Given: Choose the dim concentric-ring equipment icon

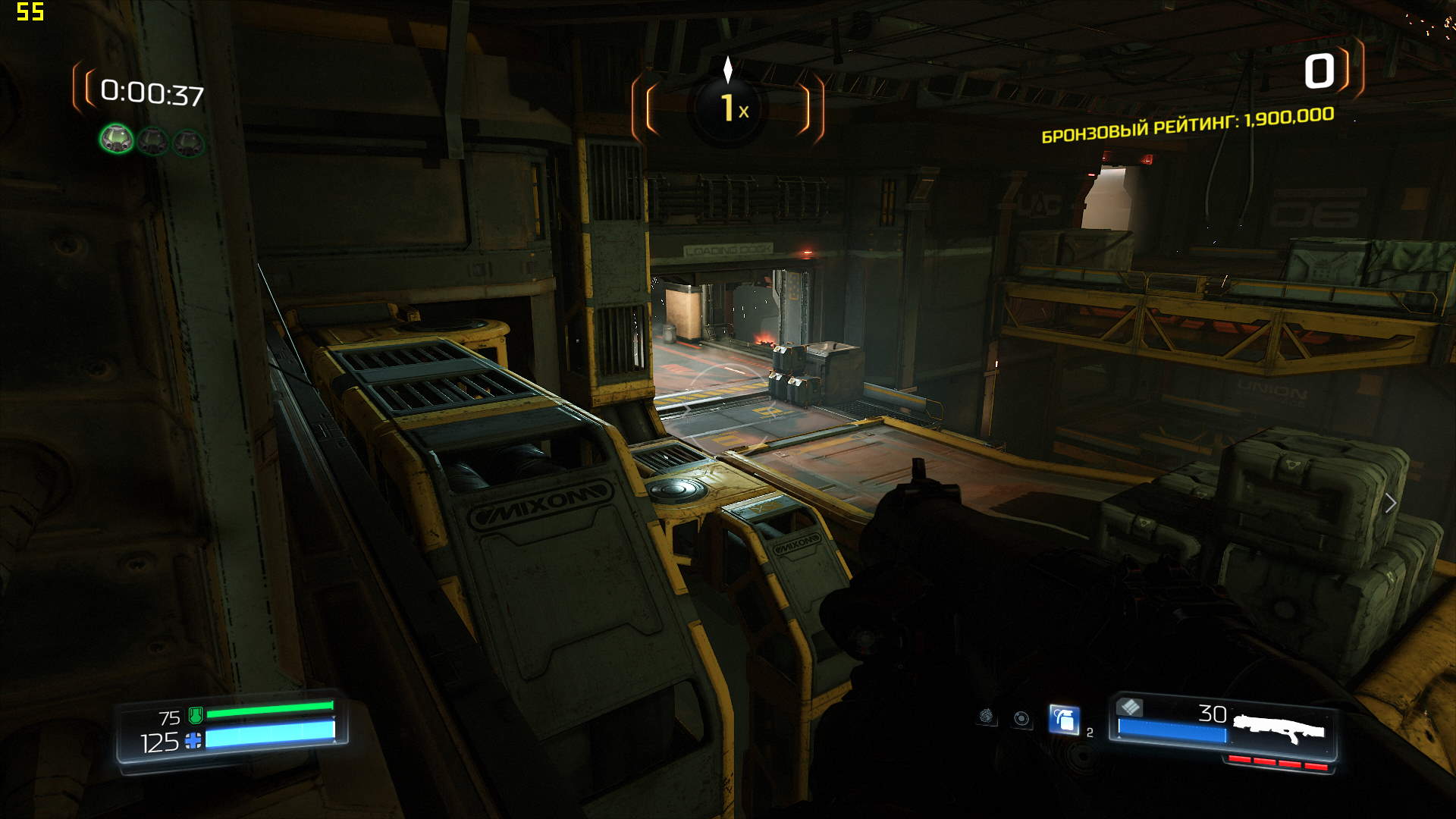Looking at the screenshot, I should coord(1021,718).
